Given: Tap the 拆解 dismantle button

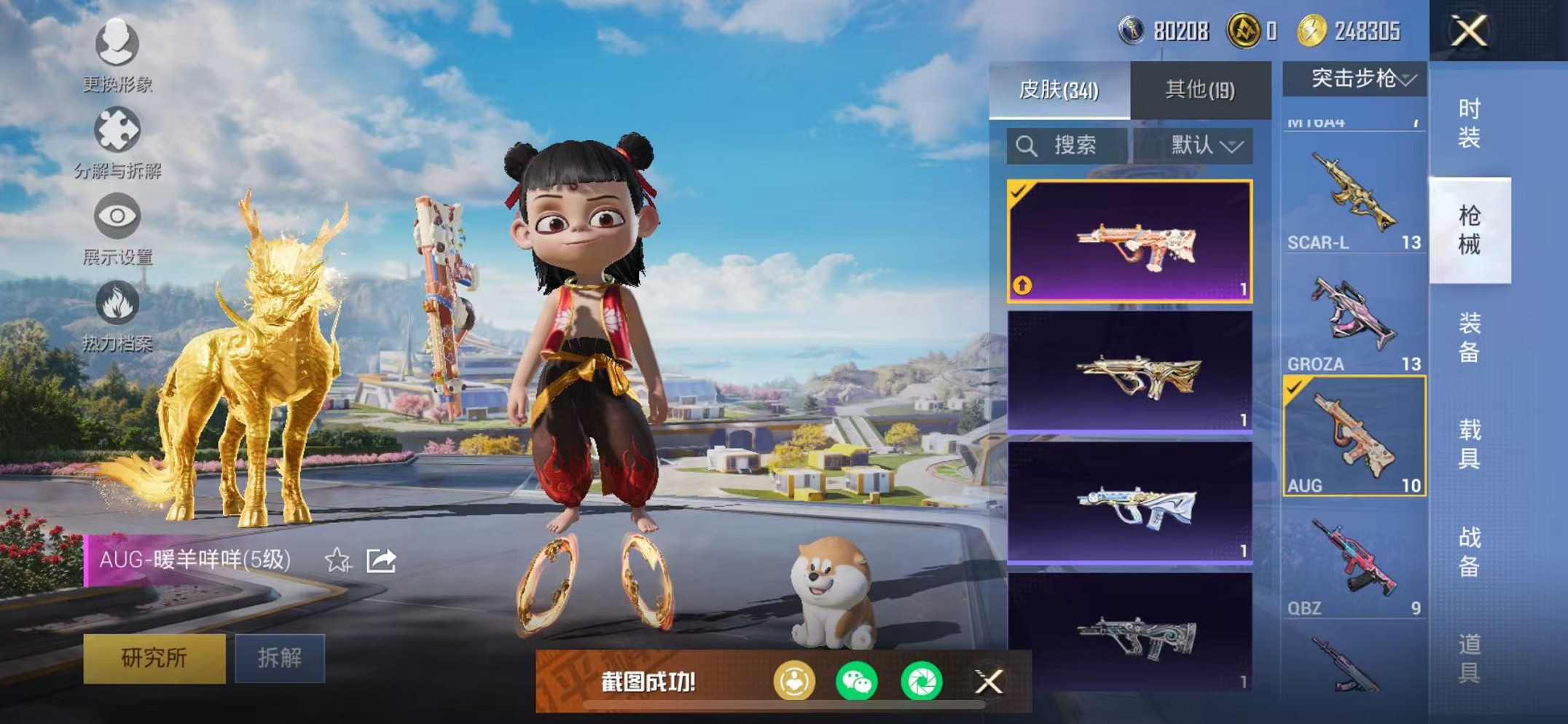Looking at the screenshot, I should click(280, 658).
